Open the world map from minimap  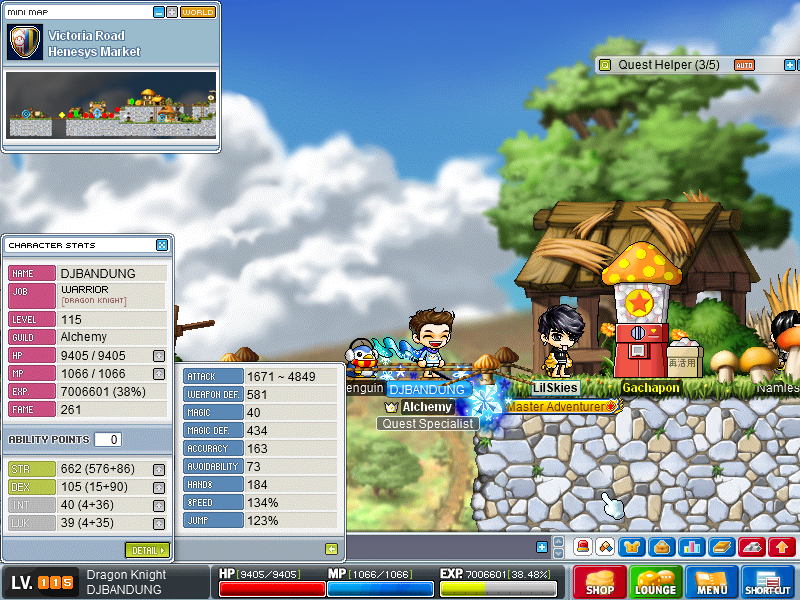198,12
